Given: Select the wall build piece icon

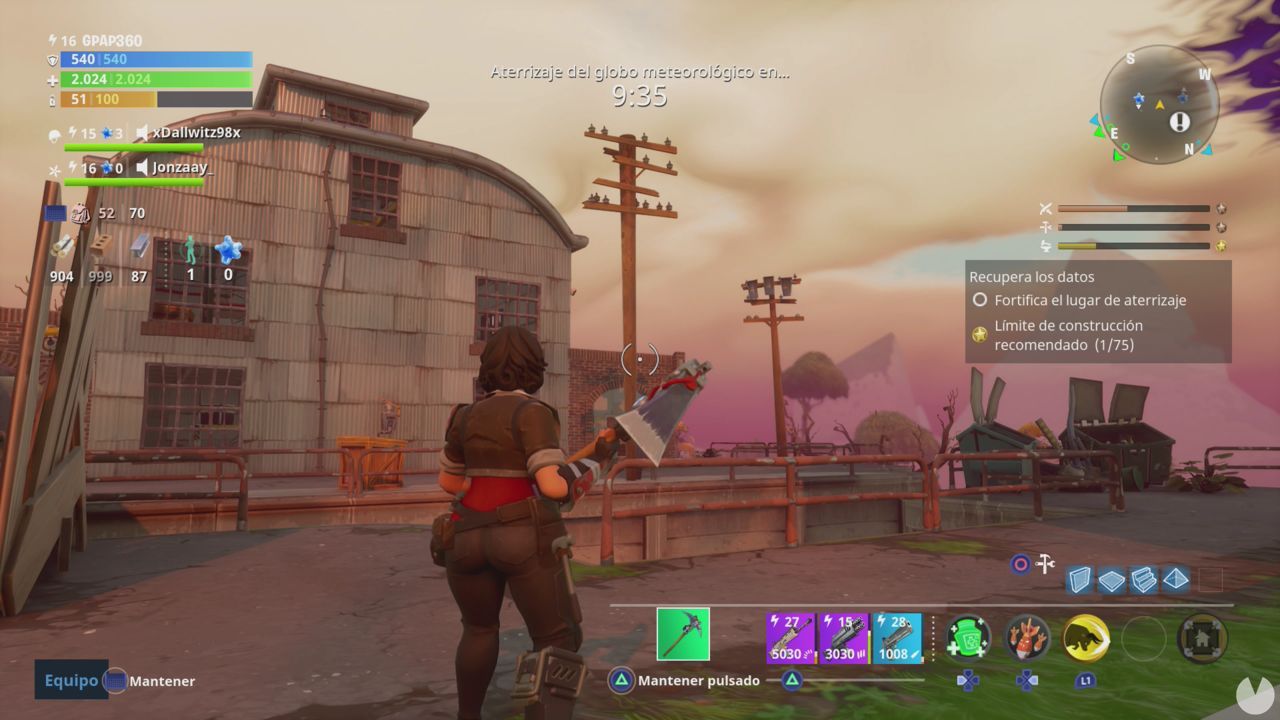Looking at the screenshot, I should click(1080, 579).
